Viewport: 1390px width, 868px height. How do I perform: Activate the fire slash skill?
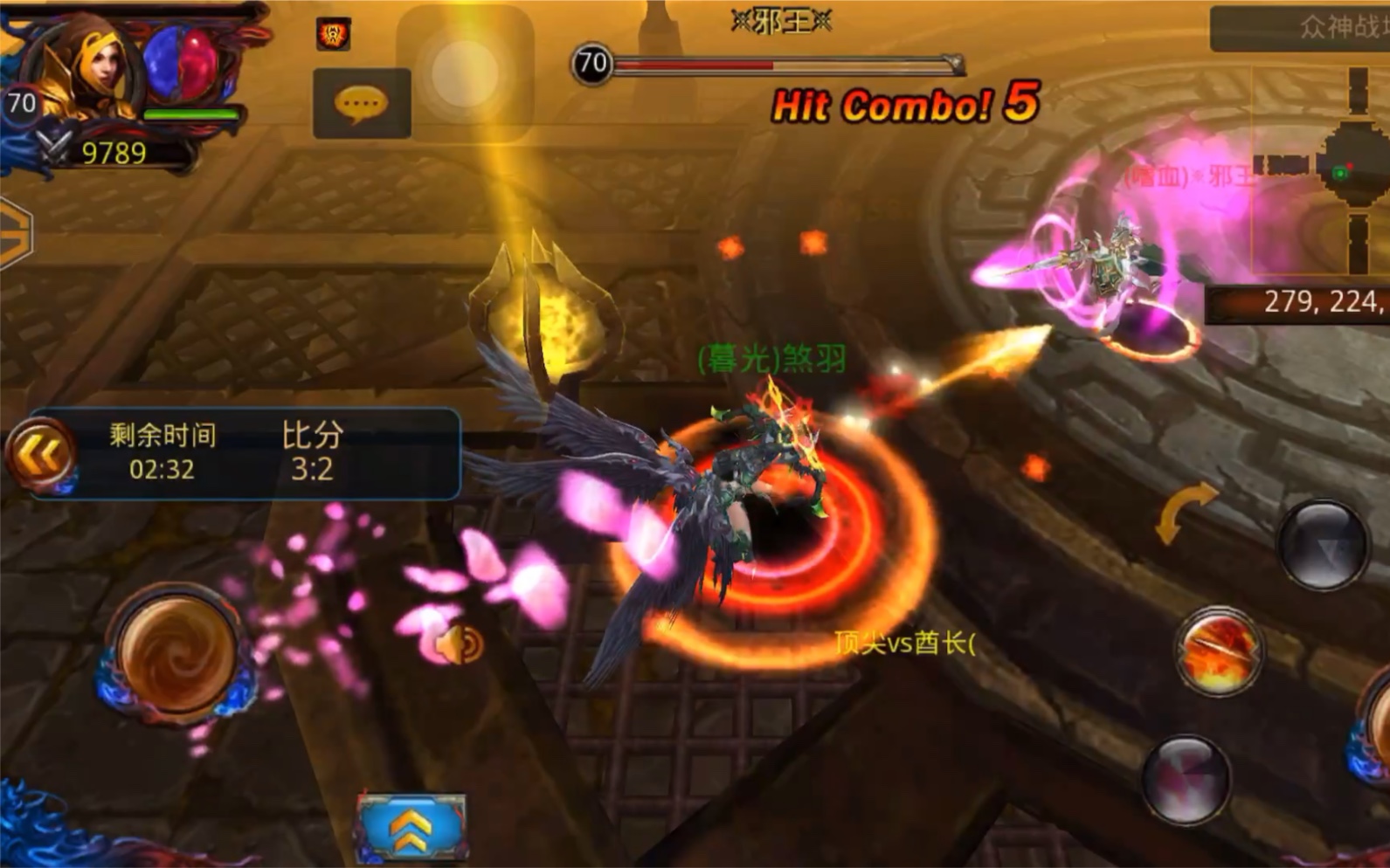1218,650
